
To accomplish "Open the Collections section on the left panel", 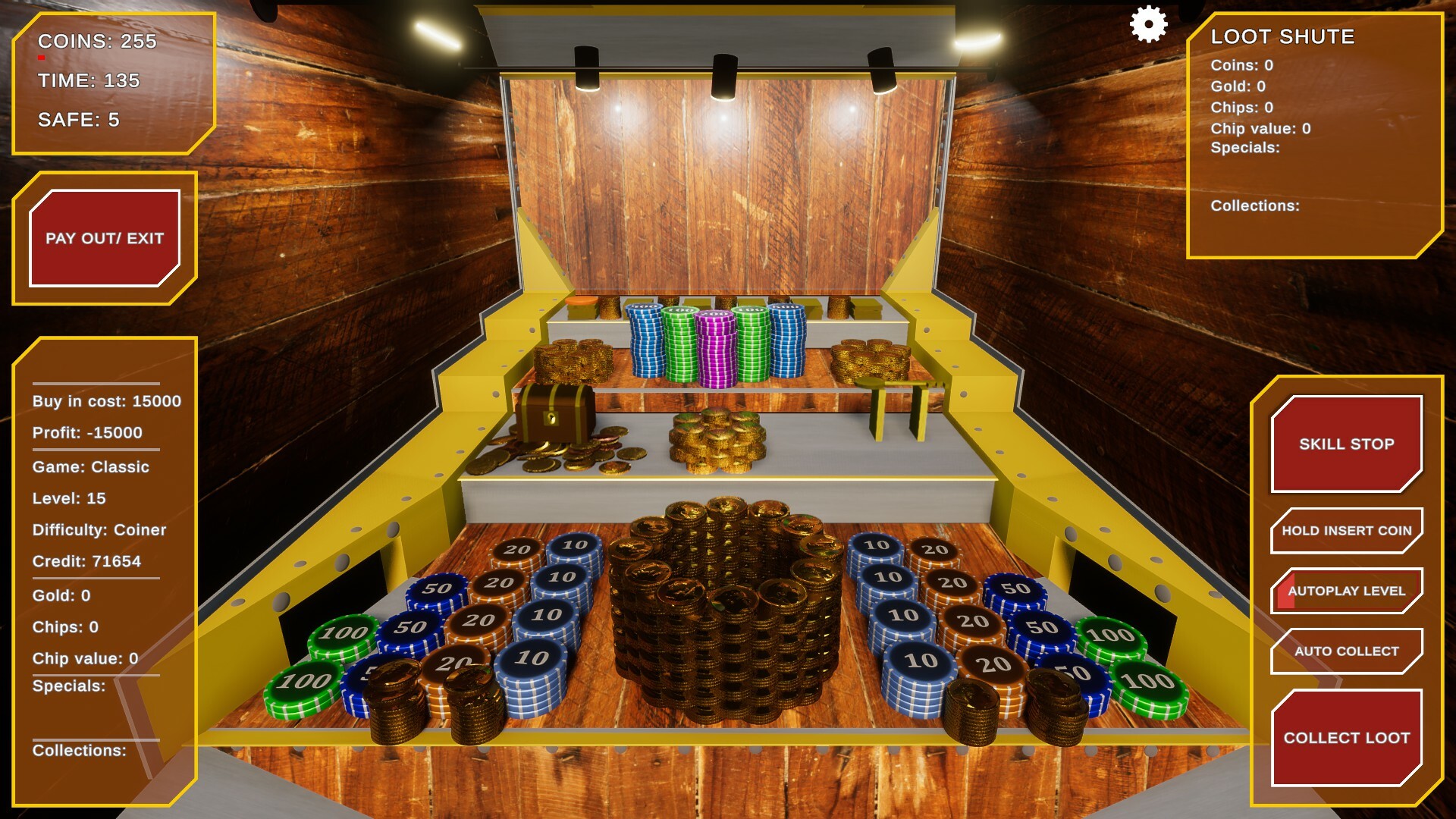I will (80, 751).
